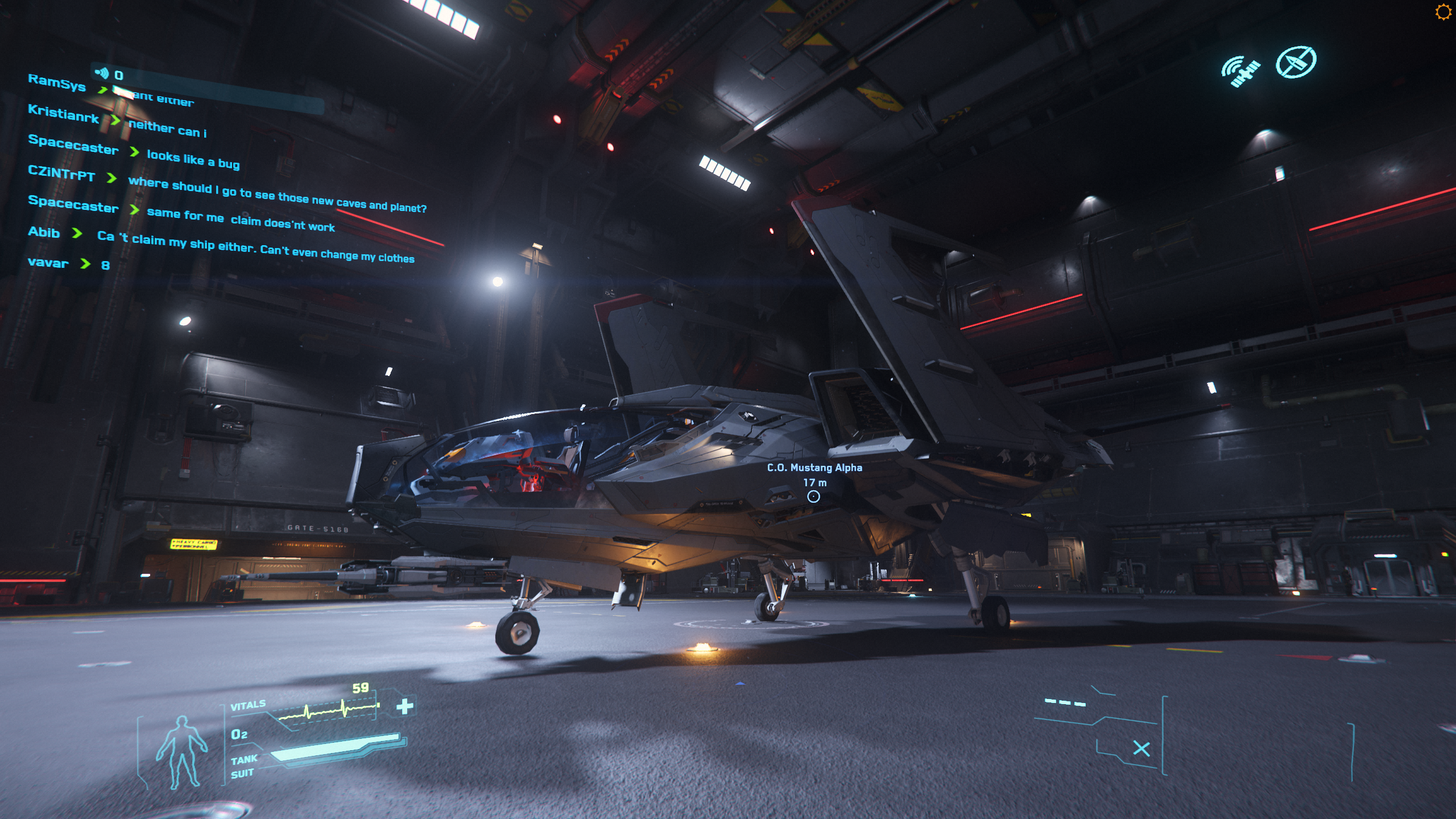Click the medical plus icon beside vitals
The width and height of the screenshot is (1456, 819).
(405, 706)
